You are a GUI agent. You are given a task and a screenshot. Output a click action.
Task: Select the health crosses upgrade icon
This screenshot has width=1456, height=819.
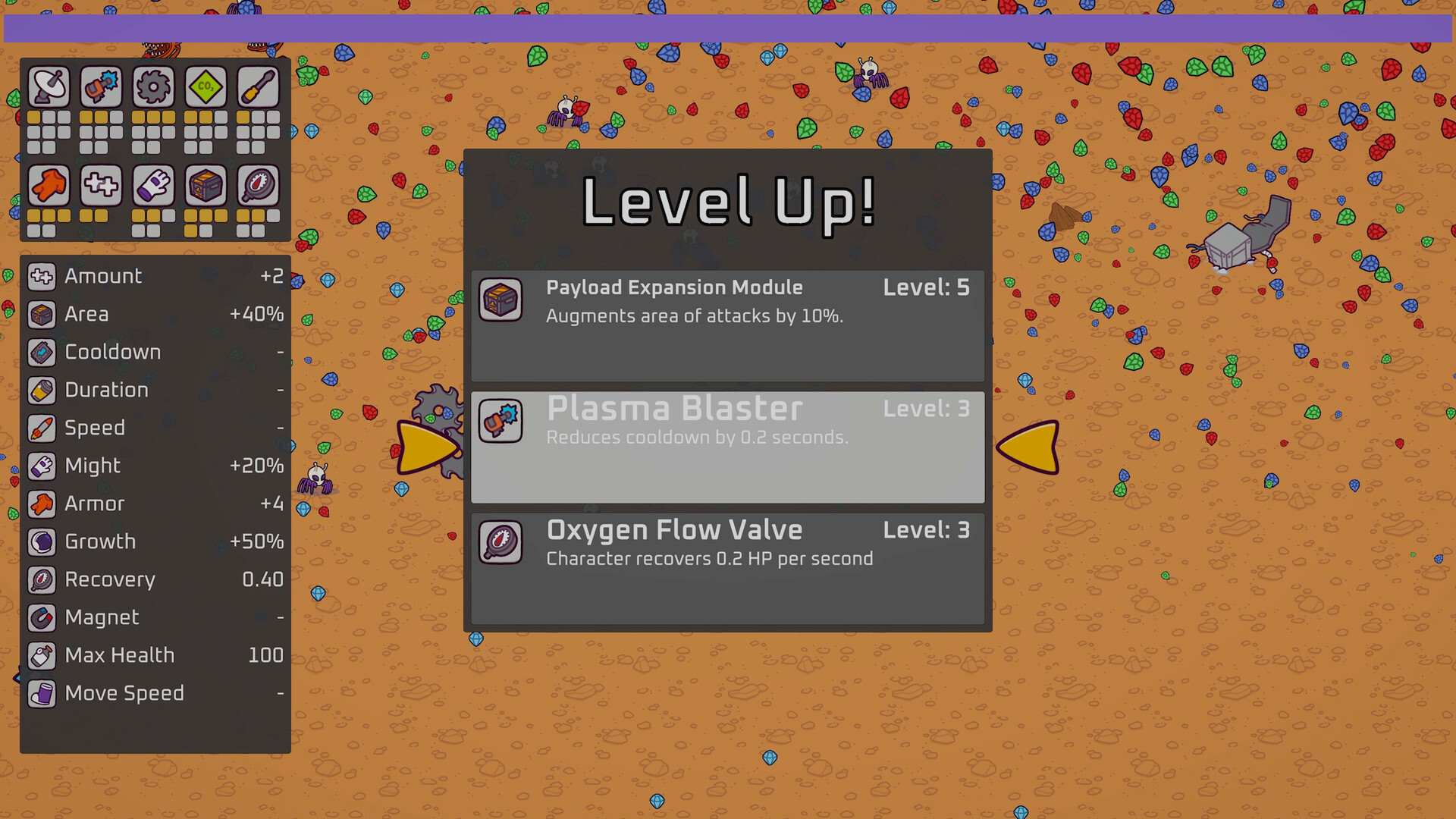[101, 186]
